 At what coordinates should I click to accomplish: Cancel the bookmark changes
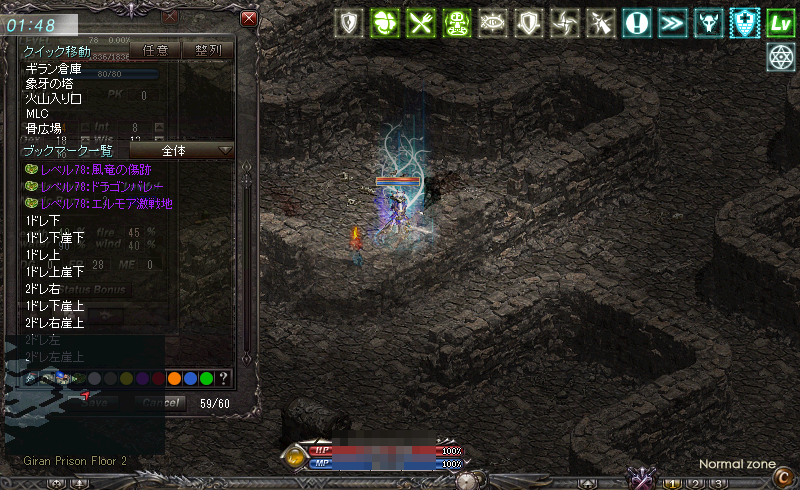tap(159, 402)
